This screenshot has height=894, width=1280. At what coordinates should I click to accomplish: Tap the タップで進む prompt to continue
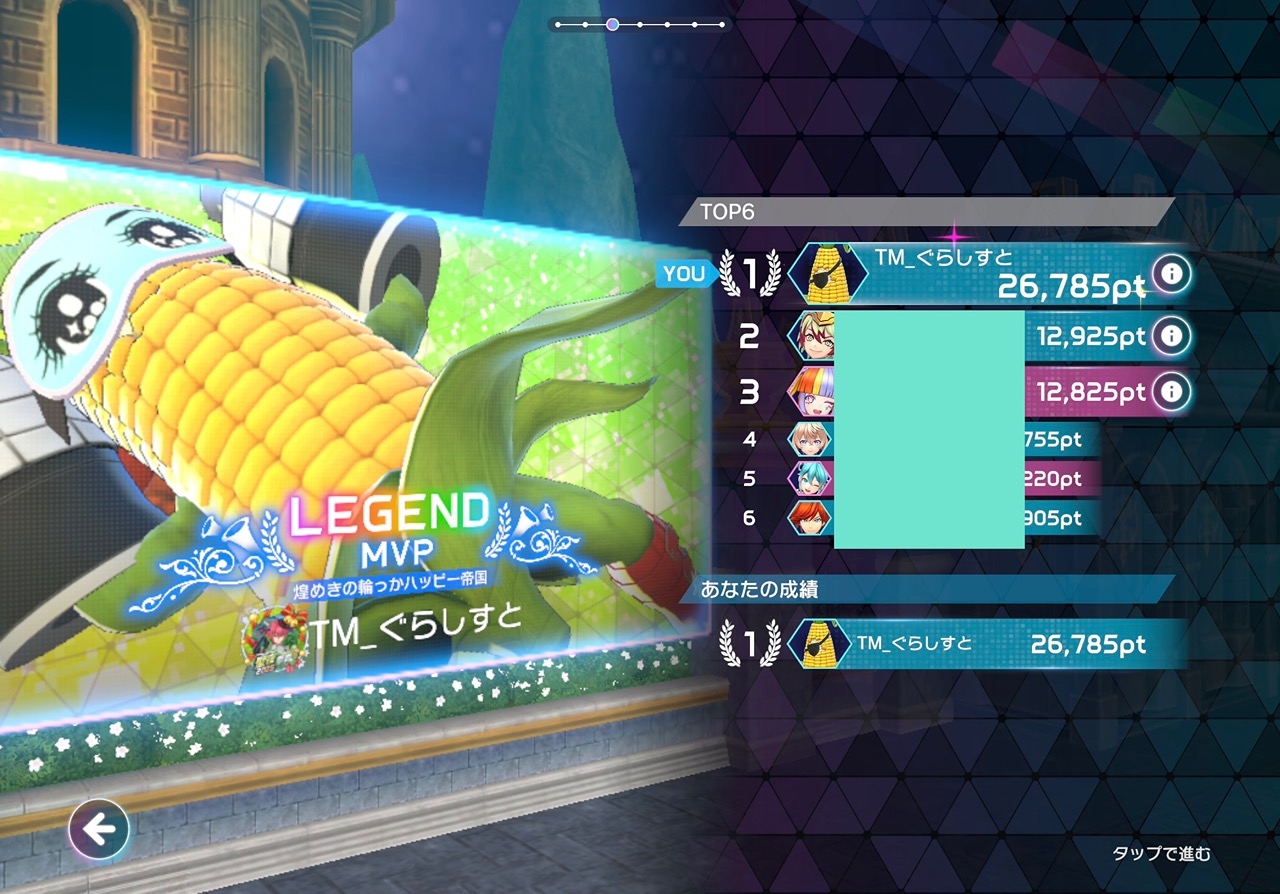[1161, 853]
